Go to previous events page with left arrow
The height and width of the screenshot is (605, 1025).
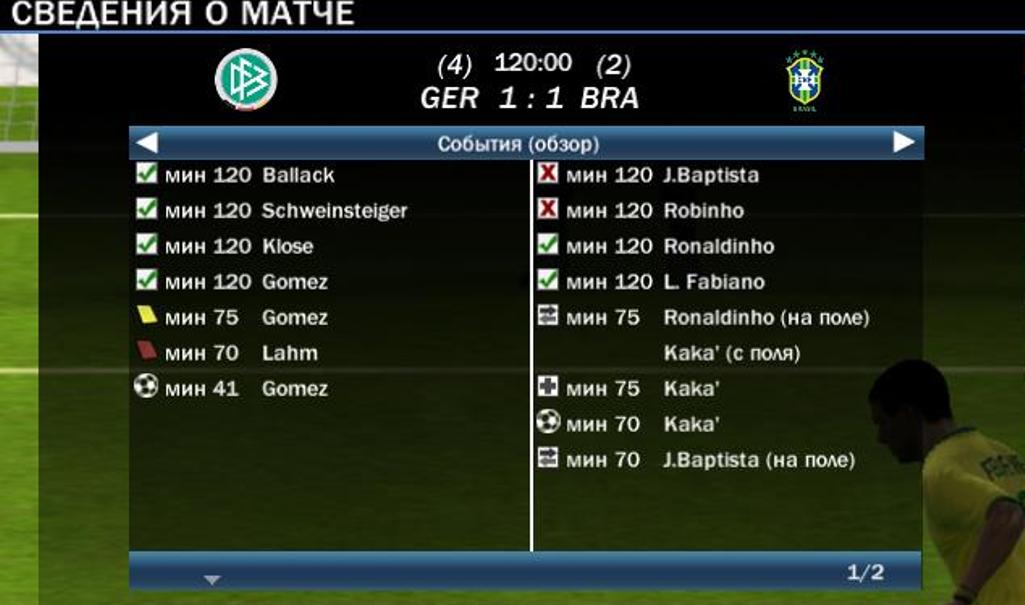[x=146, y=143]
